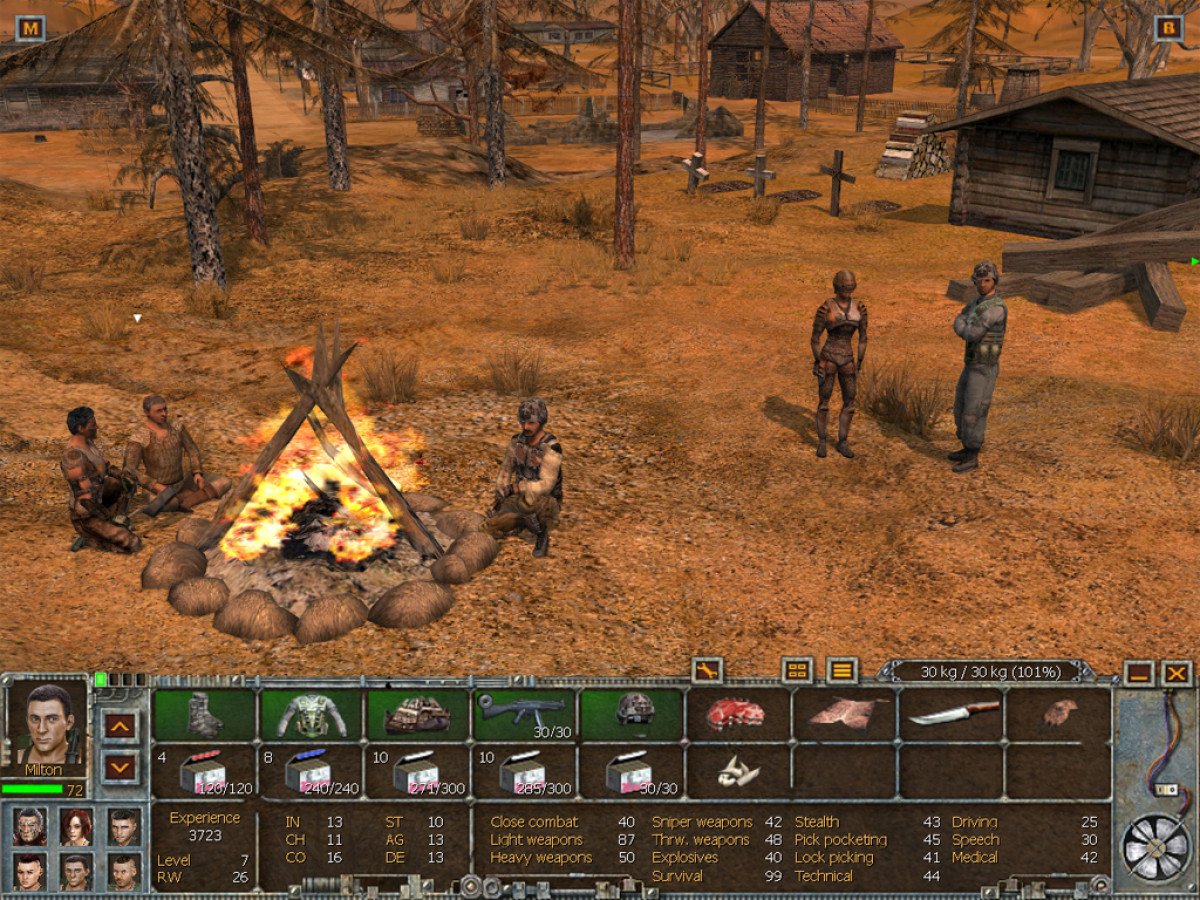
Task: Open the wrench tool button
Action: tap(706, 671)
